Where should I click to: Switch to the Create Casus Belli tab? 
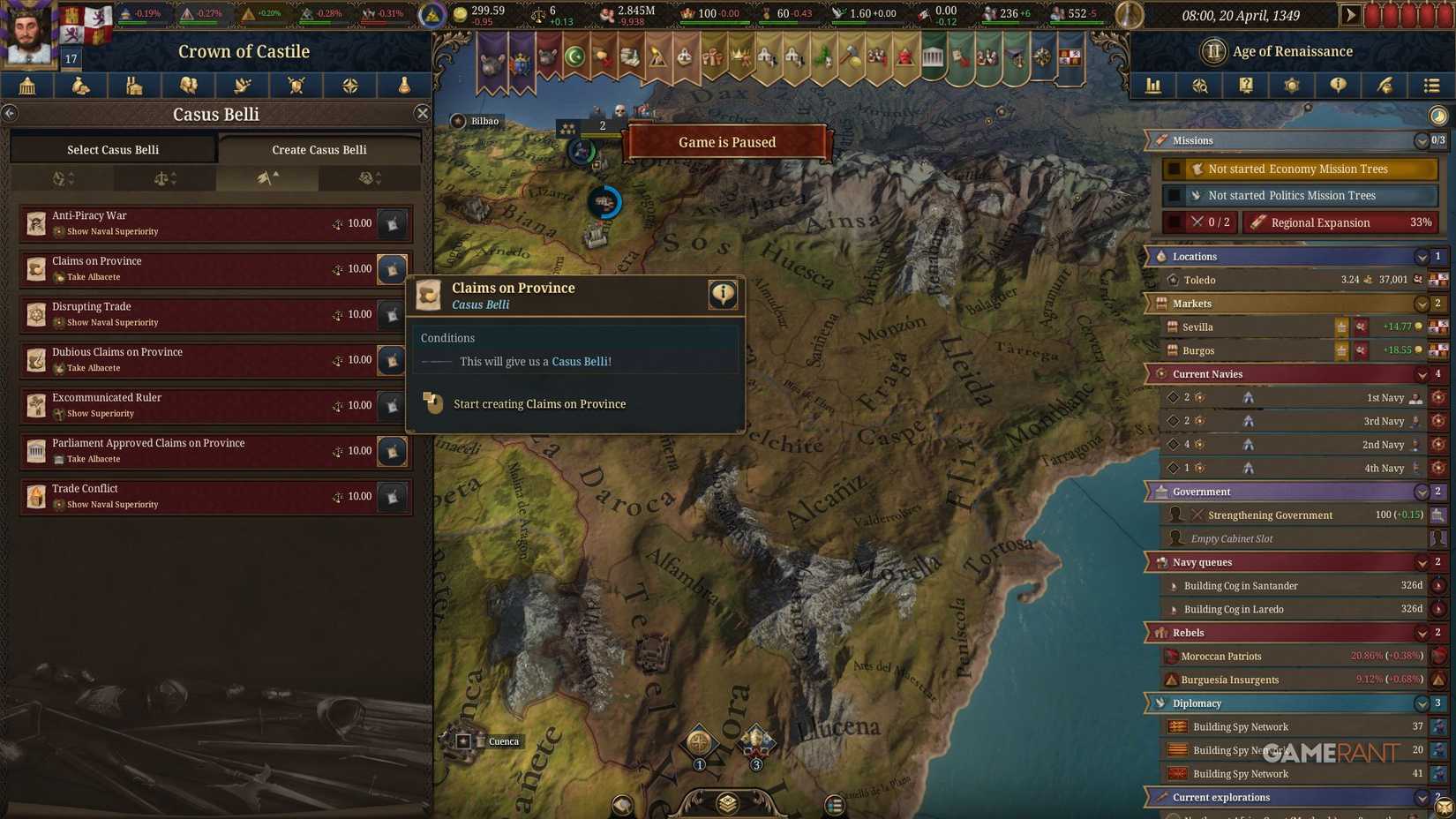[319, 149]
